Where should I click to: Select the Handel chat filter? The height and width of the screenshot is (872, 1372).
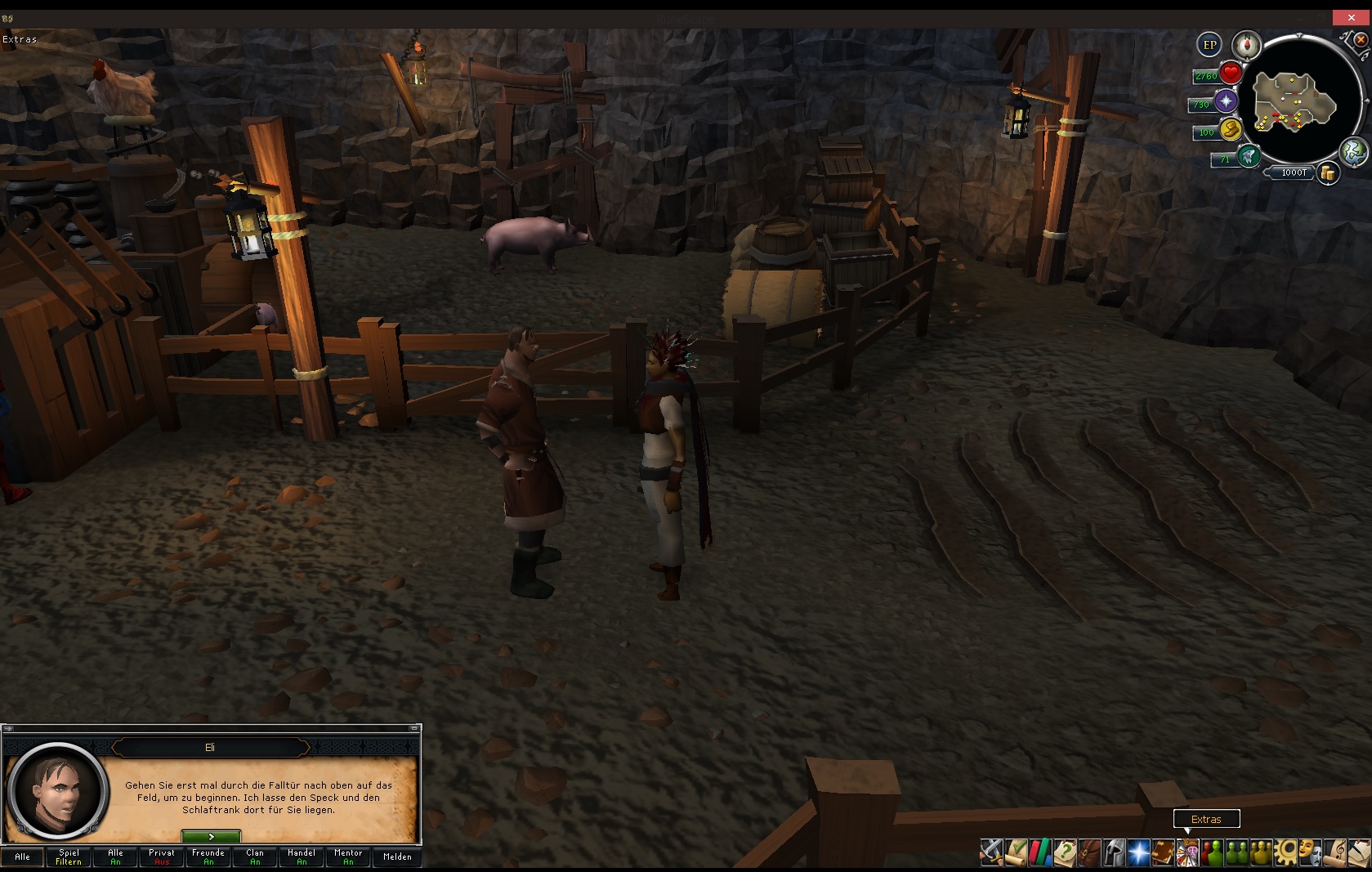[x=302, y=856]
